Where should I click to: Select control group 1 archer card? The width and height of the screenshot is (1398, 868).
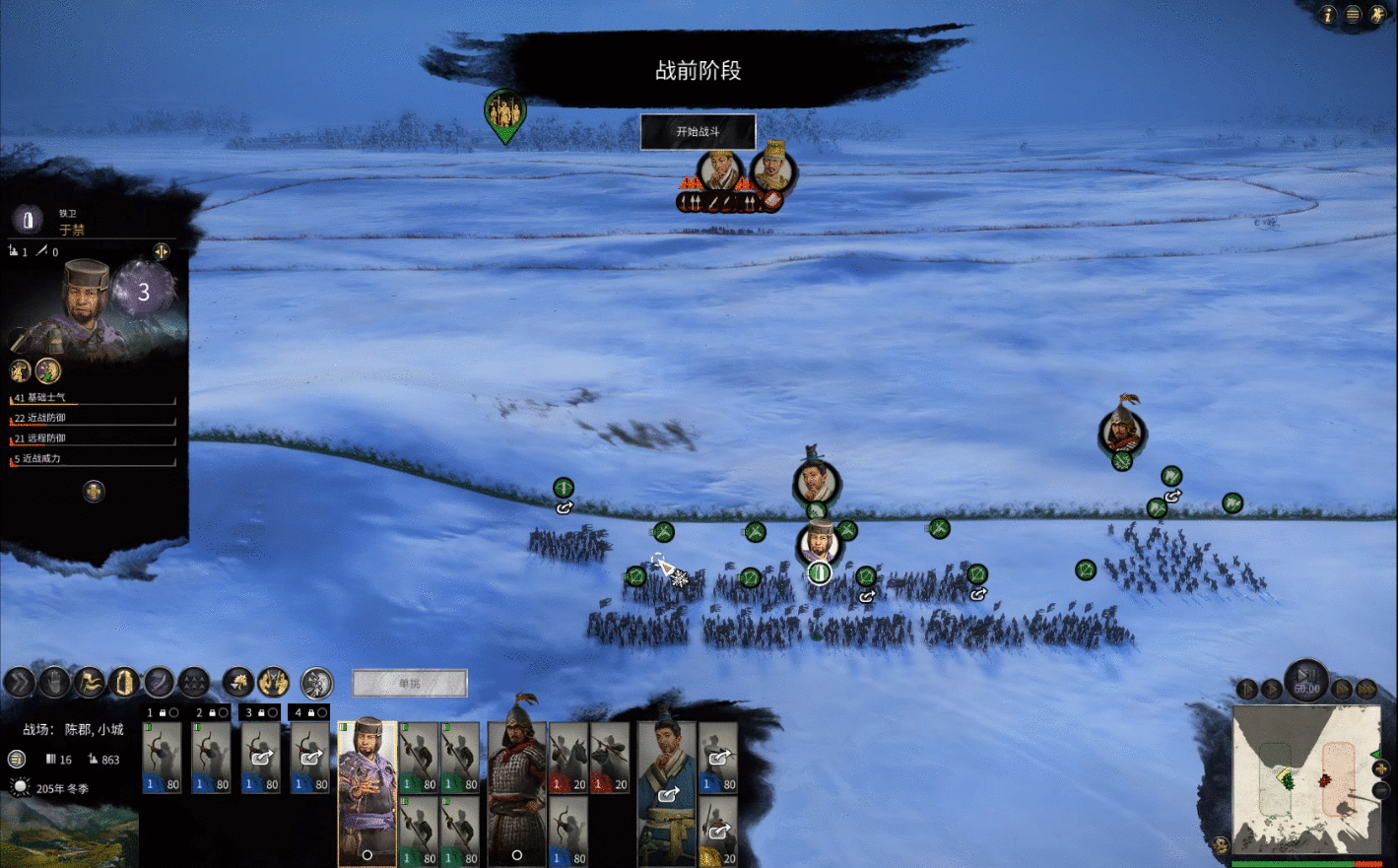point(162,758)
